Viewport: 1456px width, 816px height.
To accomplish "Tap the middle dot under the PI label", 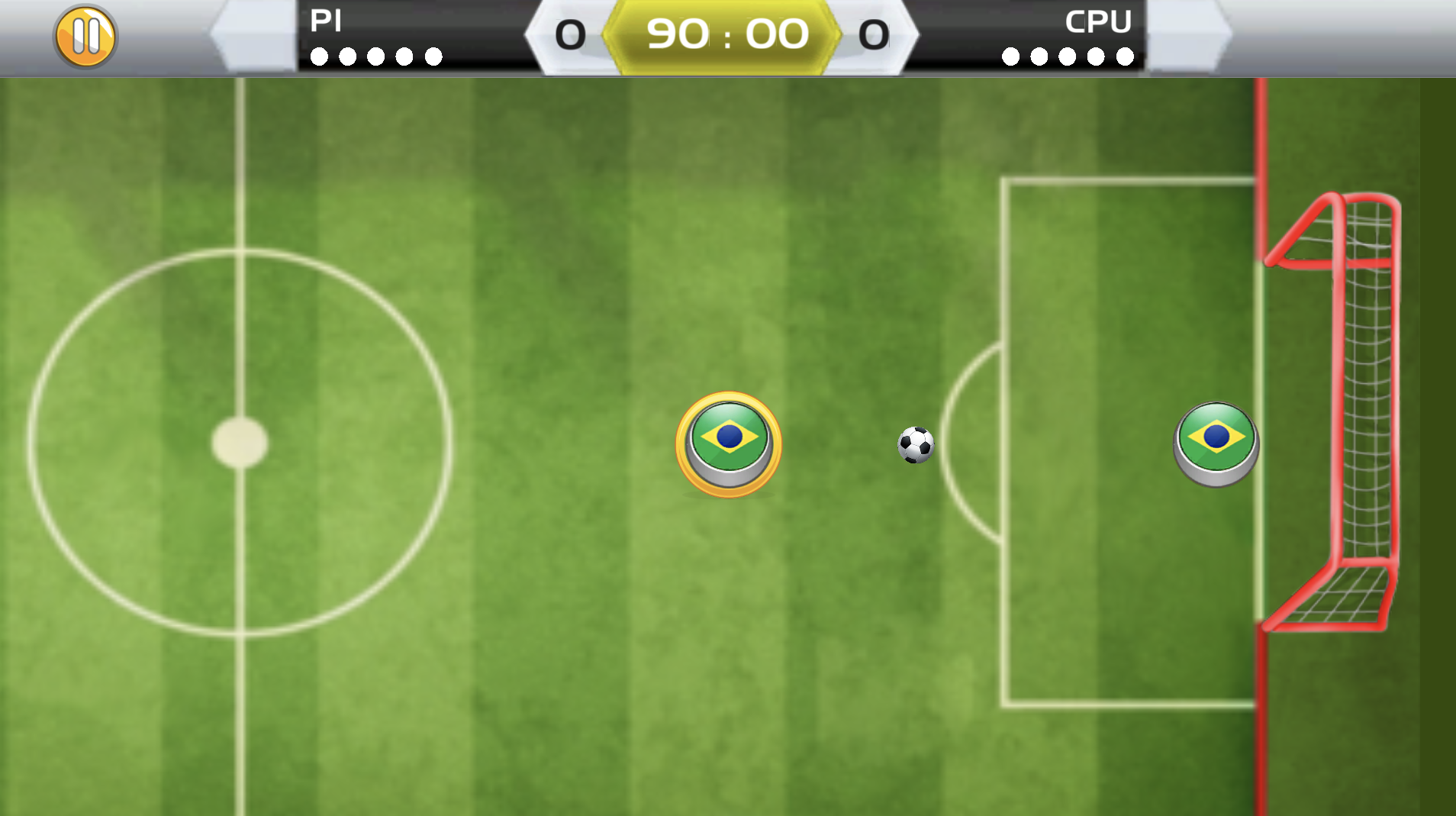I will [375, 56].
